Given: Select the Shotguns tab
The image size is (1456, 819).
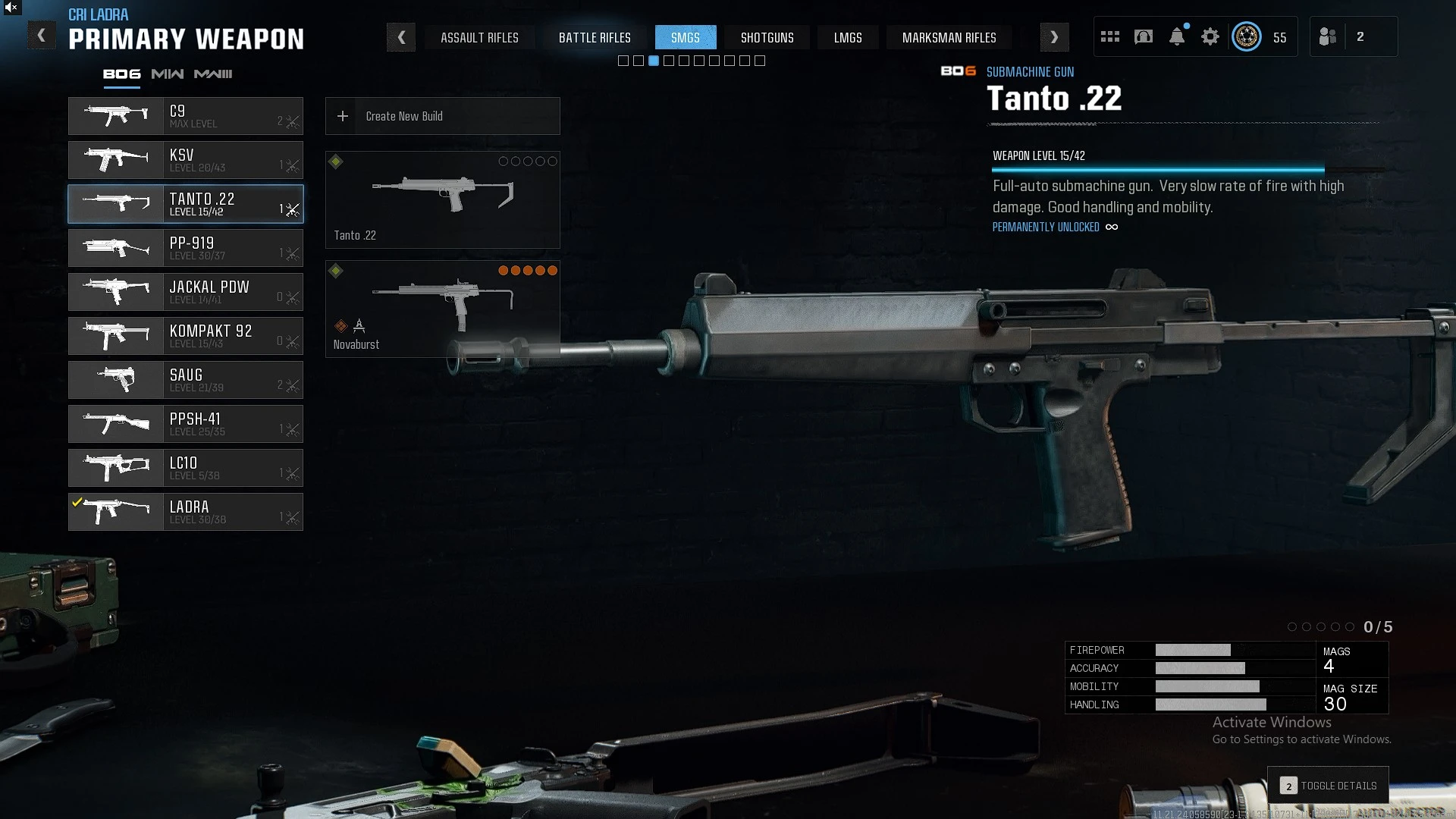Looking at the screenshot, I should [767, 37].
